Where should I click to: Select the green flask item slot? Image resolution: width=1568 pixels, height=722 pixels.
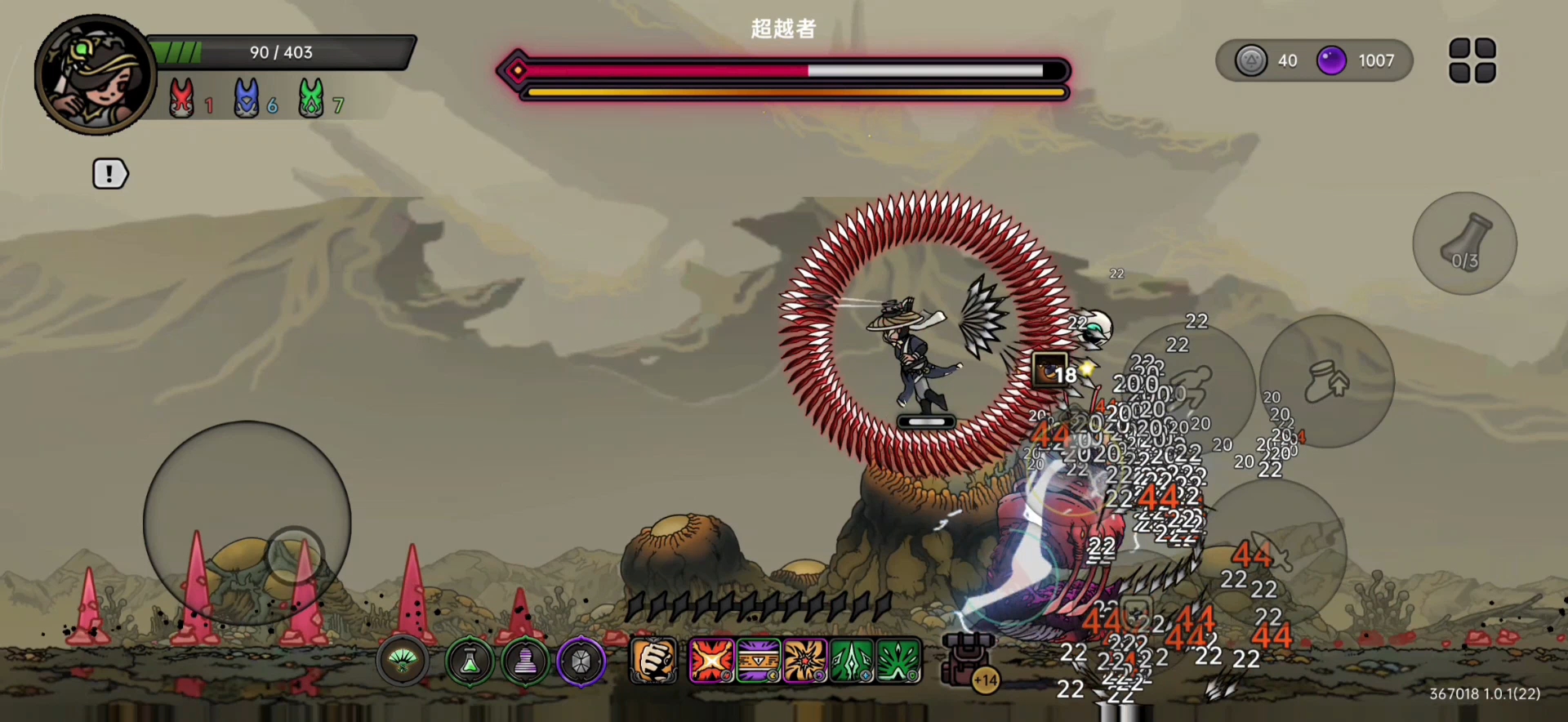click(470, 662)
